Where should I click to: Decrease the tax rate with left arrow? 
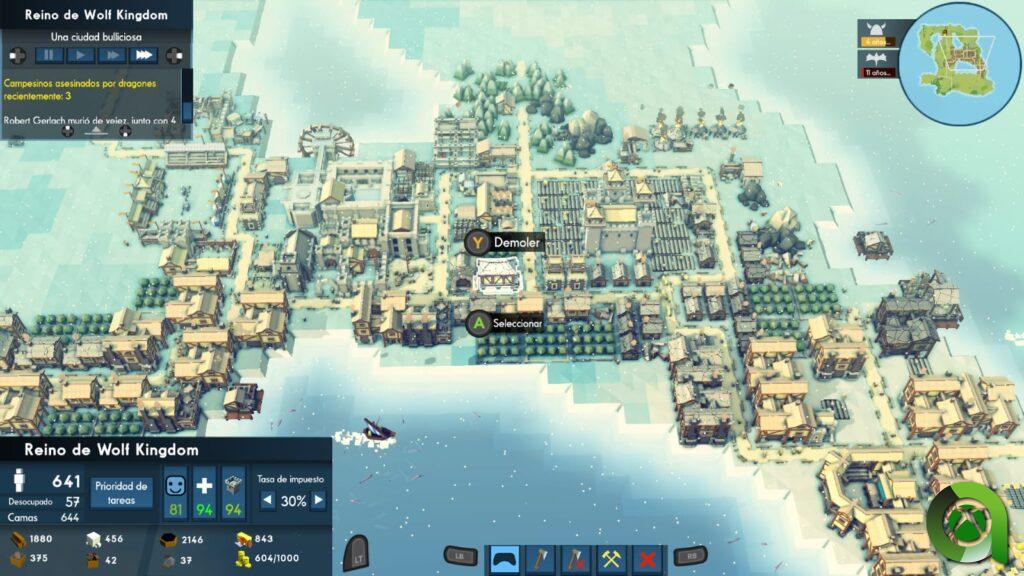coord(267,501)
